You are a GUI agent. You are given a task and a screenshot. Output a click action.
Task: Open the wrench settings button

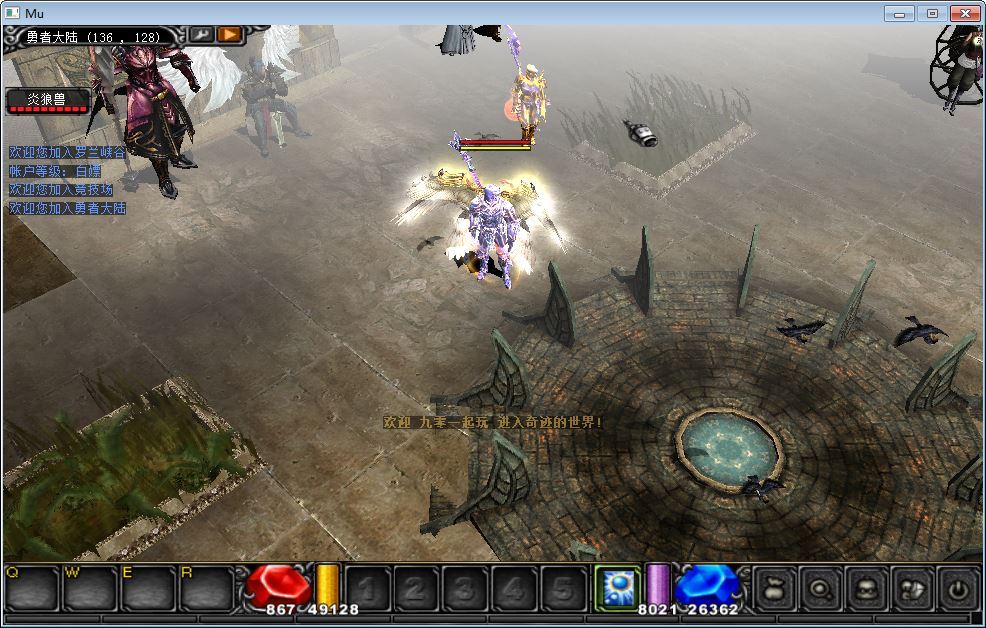(201, 35)
